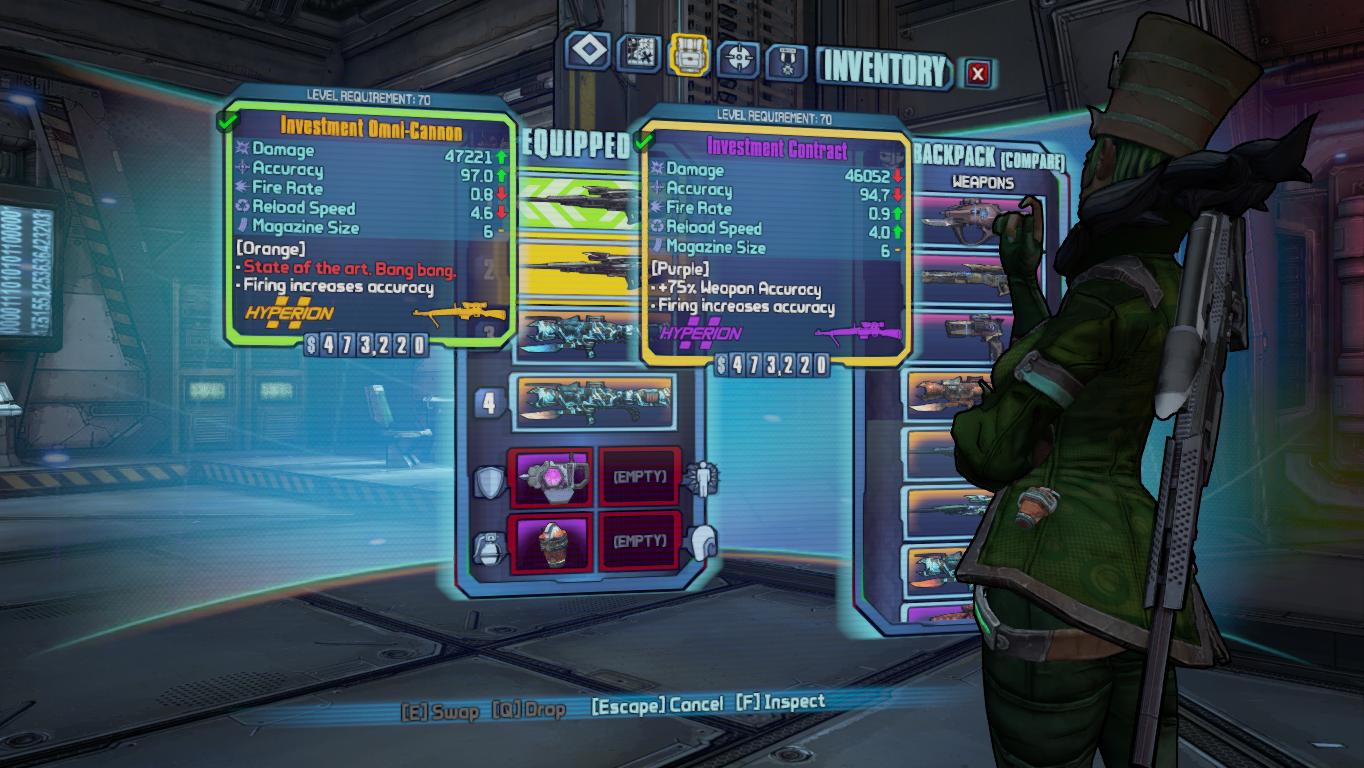Select the backpack inventory tab
The image size is (1364, 768).
(689, 55)
